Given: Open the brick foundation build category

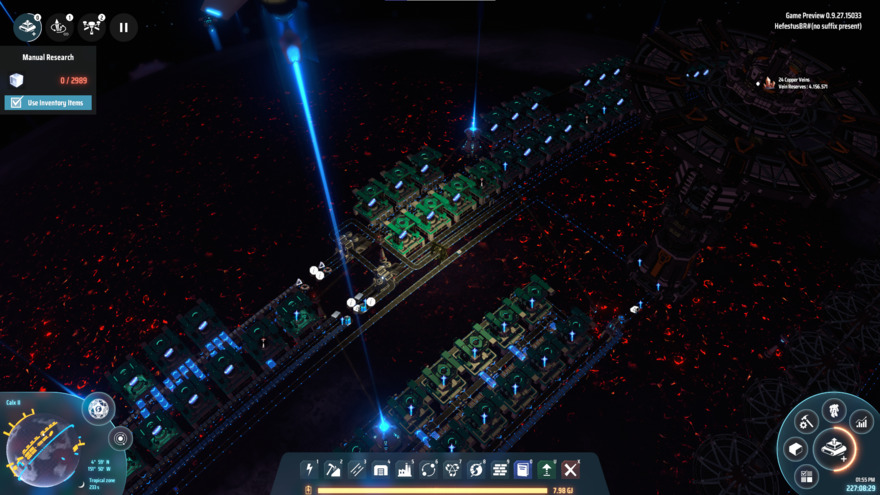Looking at the screenshot, I should tap(500, 469).
